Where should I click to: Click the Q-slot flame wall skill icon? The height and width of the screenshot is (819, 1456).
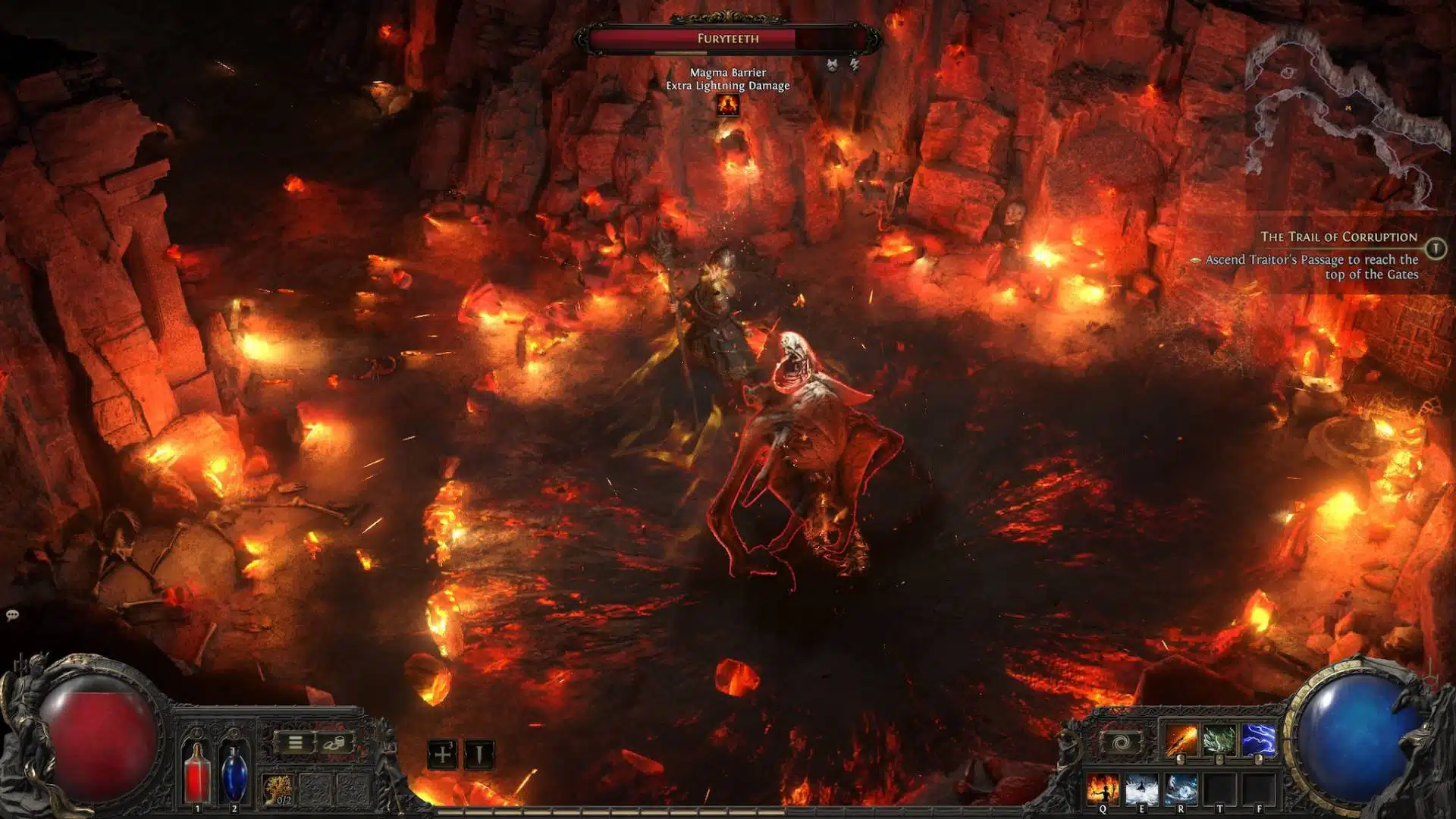tap(1103, 787)
